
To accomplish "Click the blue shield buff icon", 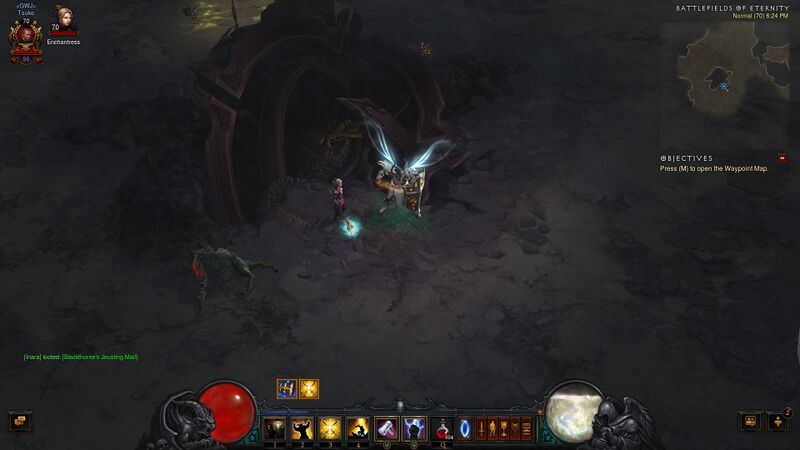I will click(286, 389).
